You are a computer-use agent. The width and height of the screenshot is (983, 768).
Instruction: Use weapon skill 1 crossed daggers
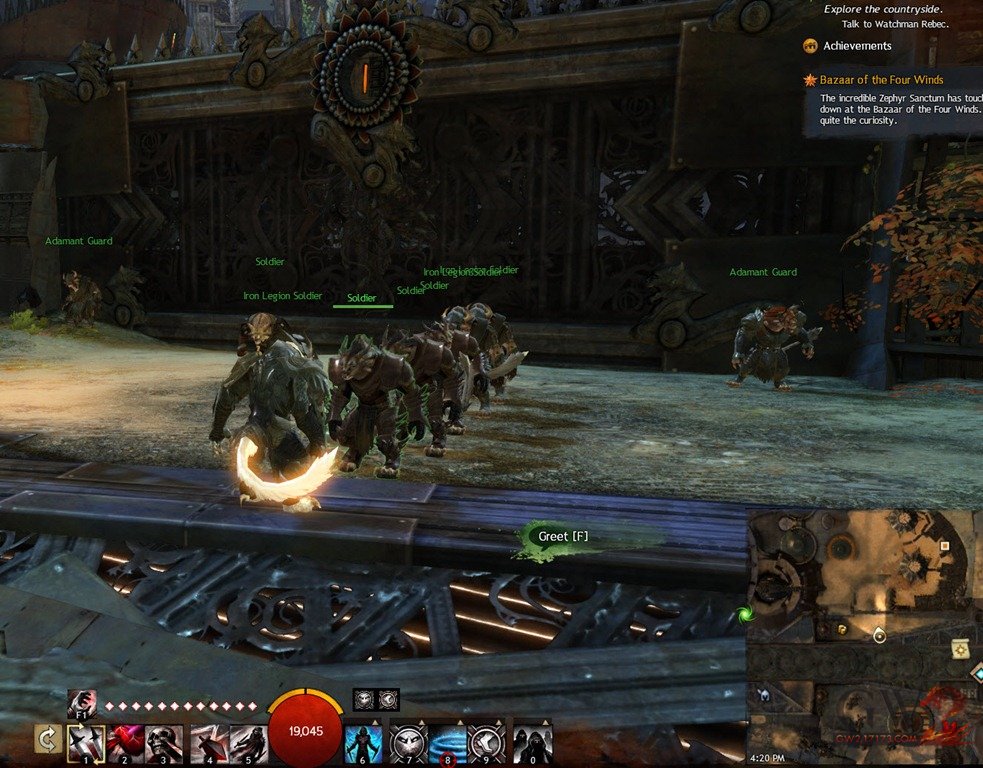(86, 744)
